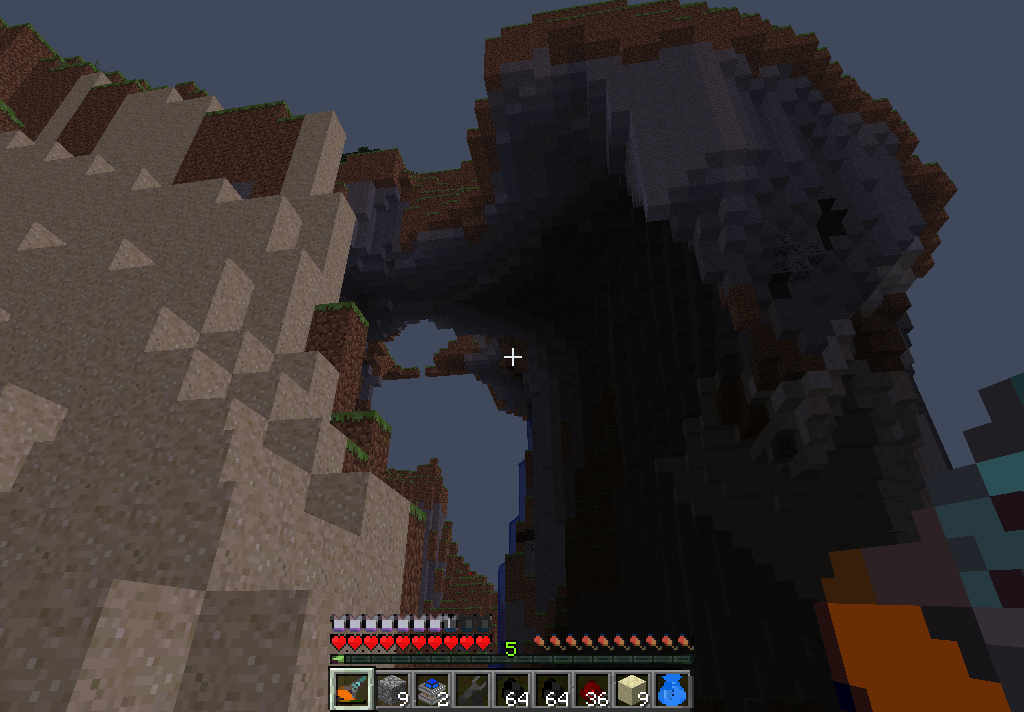Screen dimensions: 1024x712
Task: Select the cobblestone stack of nine
Action: [x=391, y=689]
